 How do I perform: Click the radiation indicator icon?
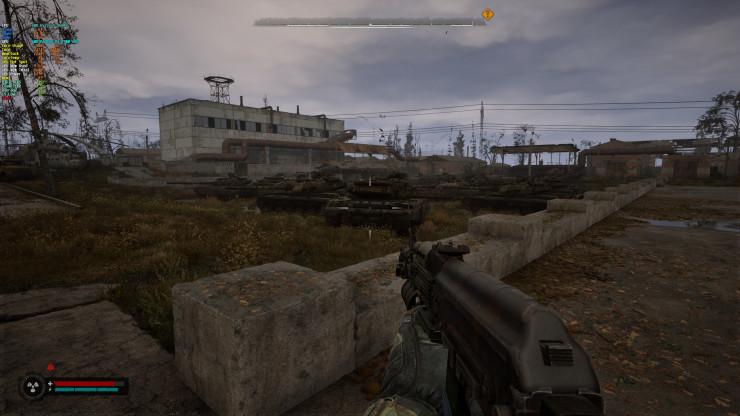point(32,386)
